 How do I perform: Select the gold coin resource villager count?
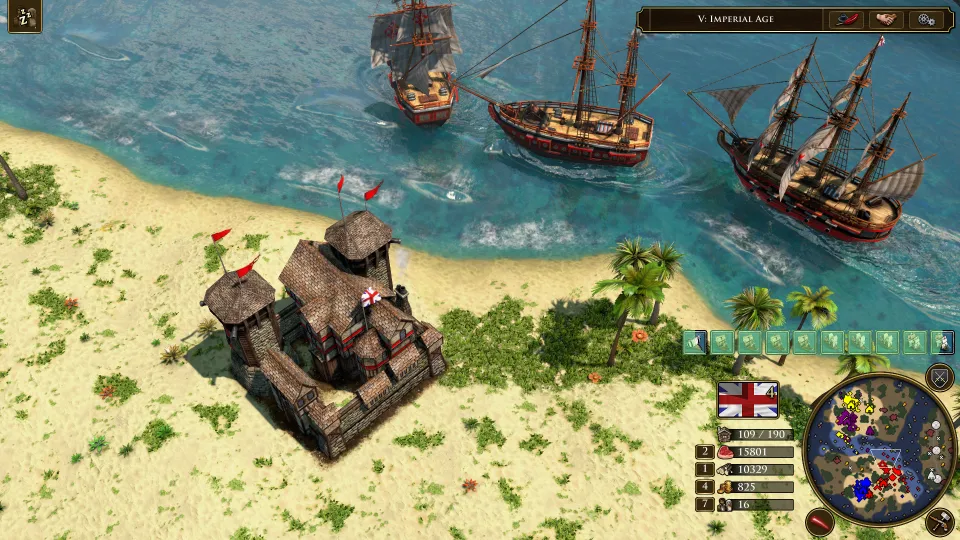pos(703,487)
